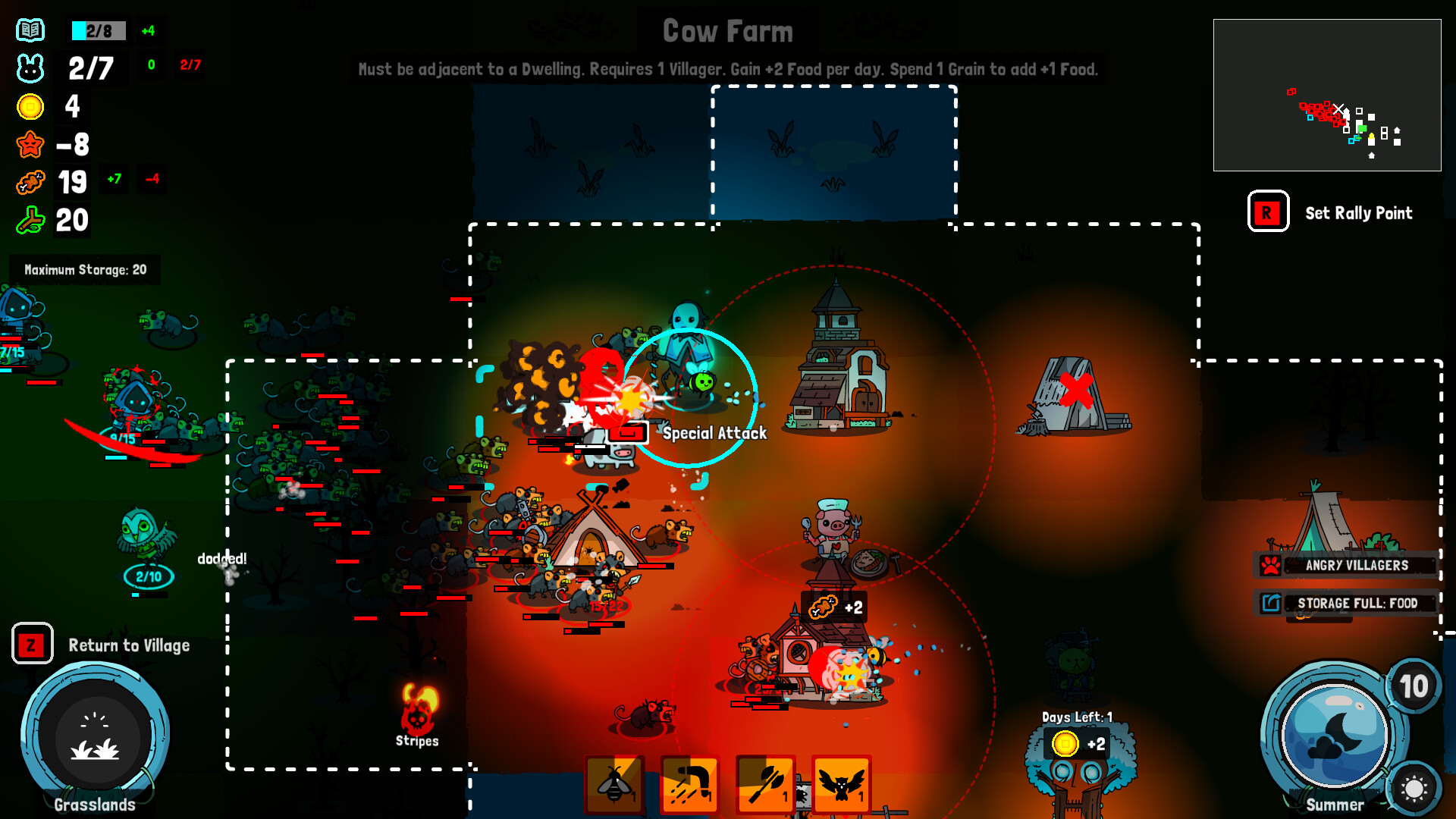
Task: Click the meat food resource icon
Action: click(29, 182)
